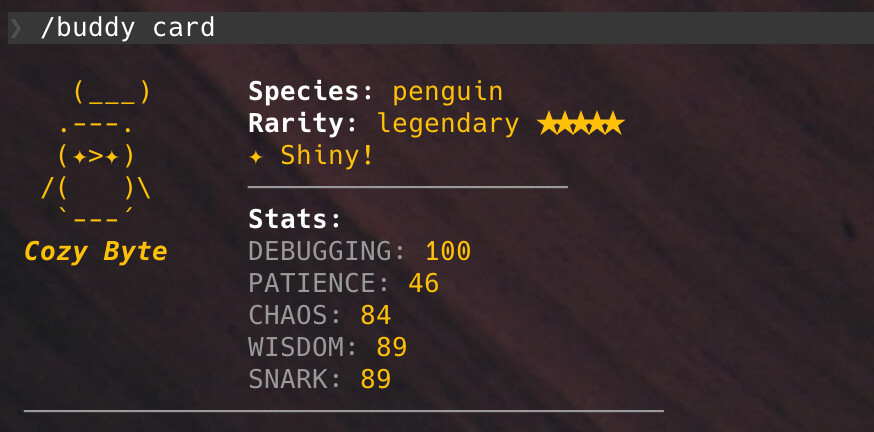Focus the "/buddy card" command prompt line
This screenshot has height=432, width=874.
click(128, 27)
